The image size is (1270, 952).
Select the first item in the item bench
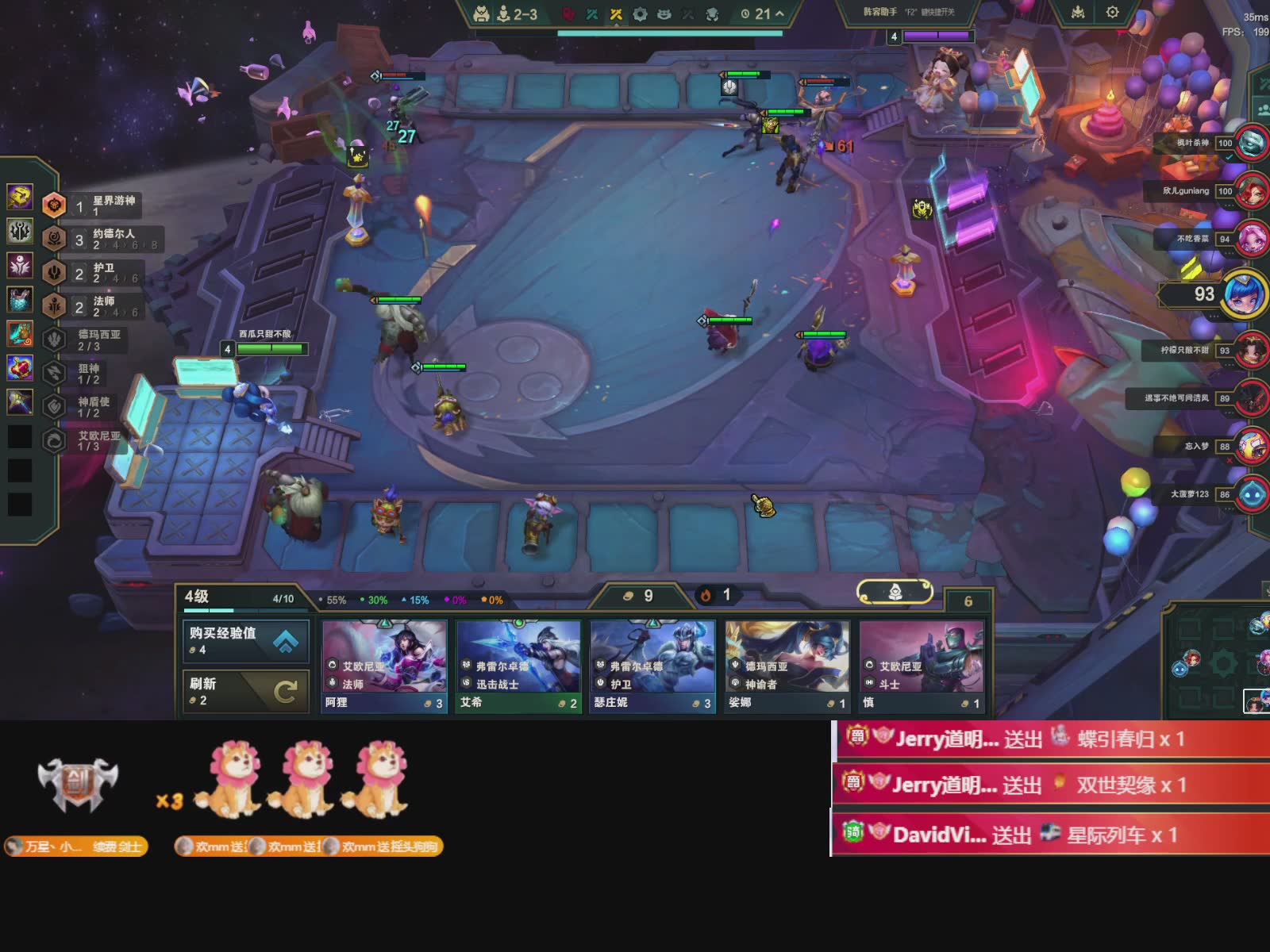[20, 196]
